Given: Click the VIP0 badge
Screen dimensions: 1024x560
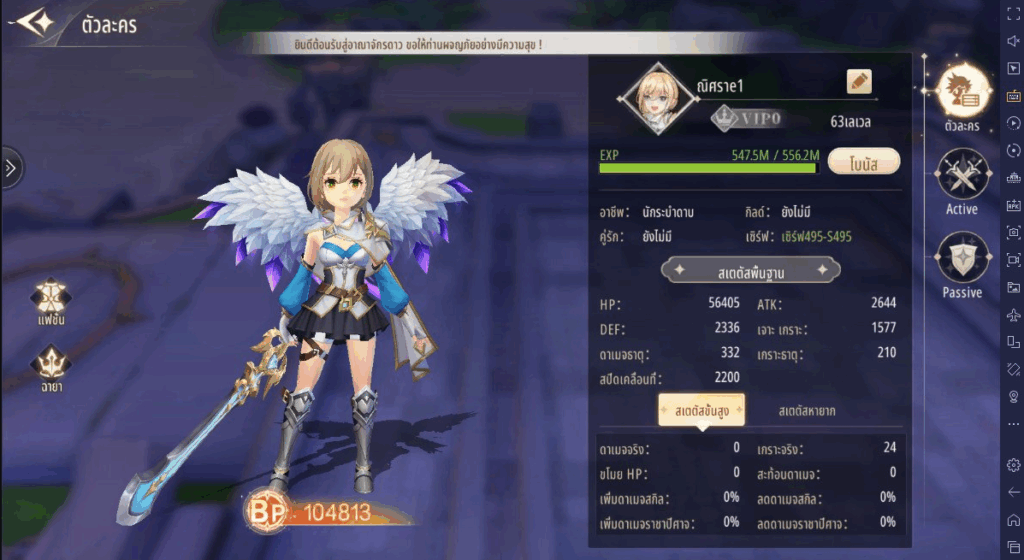Looking at the screenshot, I should point(746,119).
